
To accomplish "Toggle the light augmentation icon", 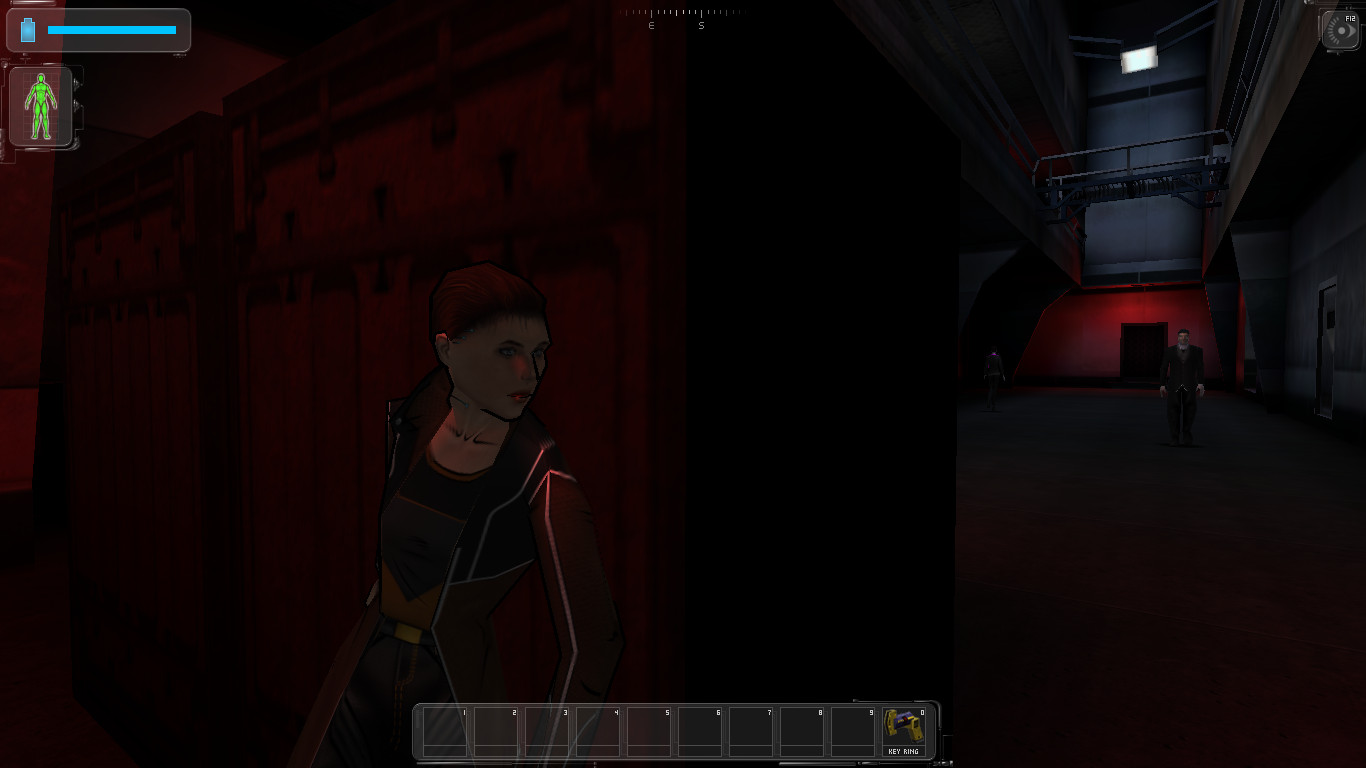I will 1340,31.
